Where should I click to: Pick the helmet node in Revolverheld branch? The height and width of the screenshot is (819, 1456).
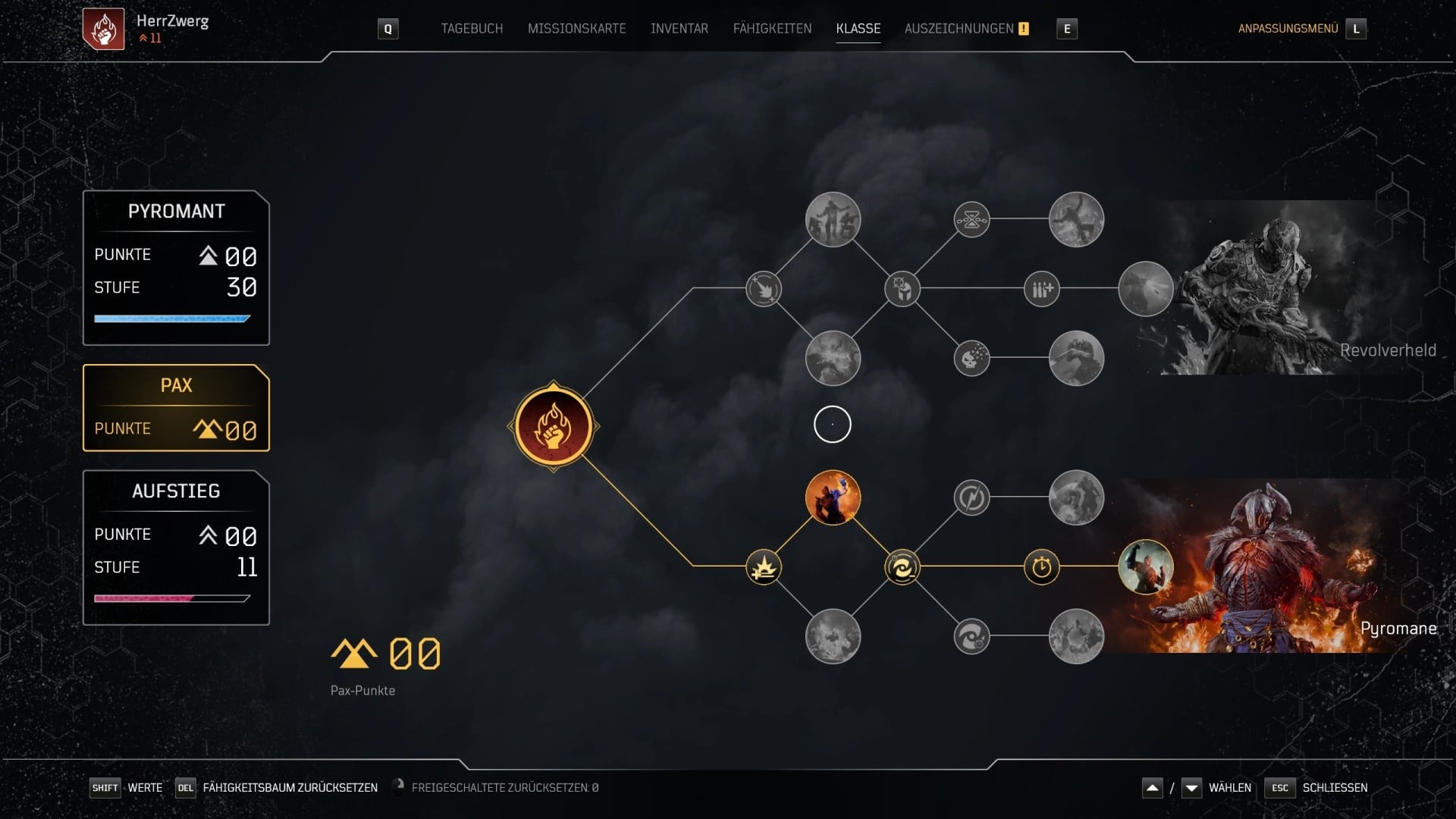[x=902, y=289]
